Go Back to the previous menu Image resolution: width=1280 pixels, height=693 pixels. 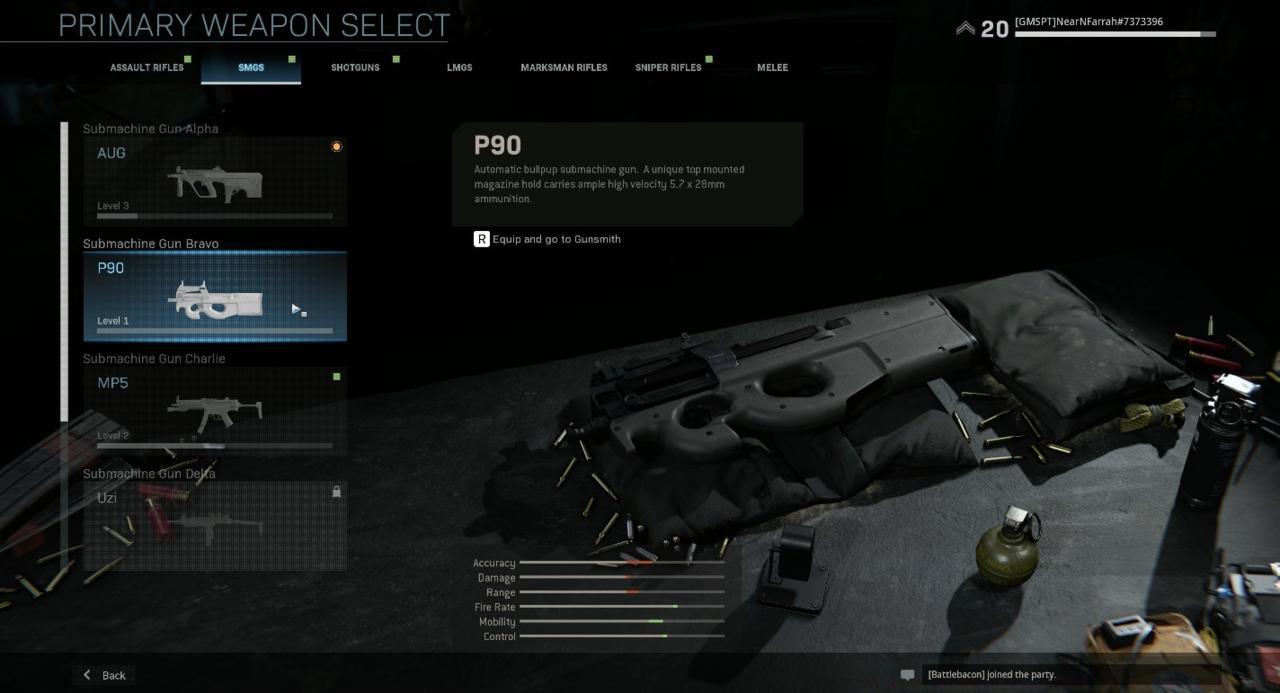coord(105,675)
